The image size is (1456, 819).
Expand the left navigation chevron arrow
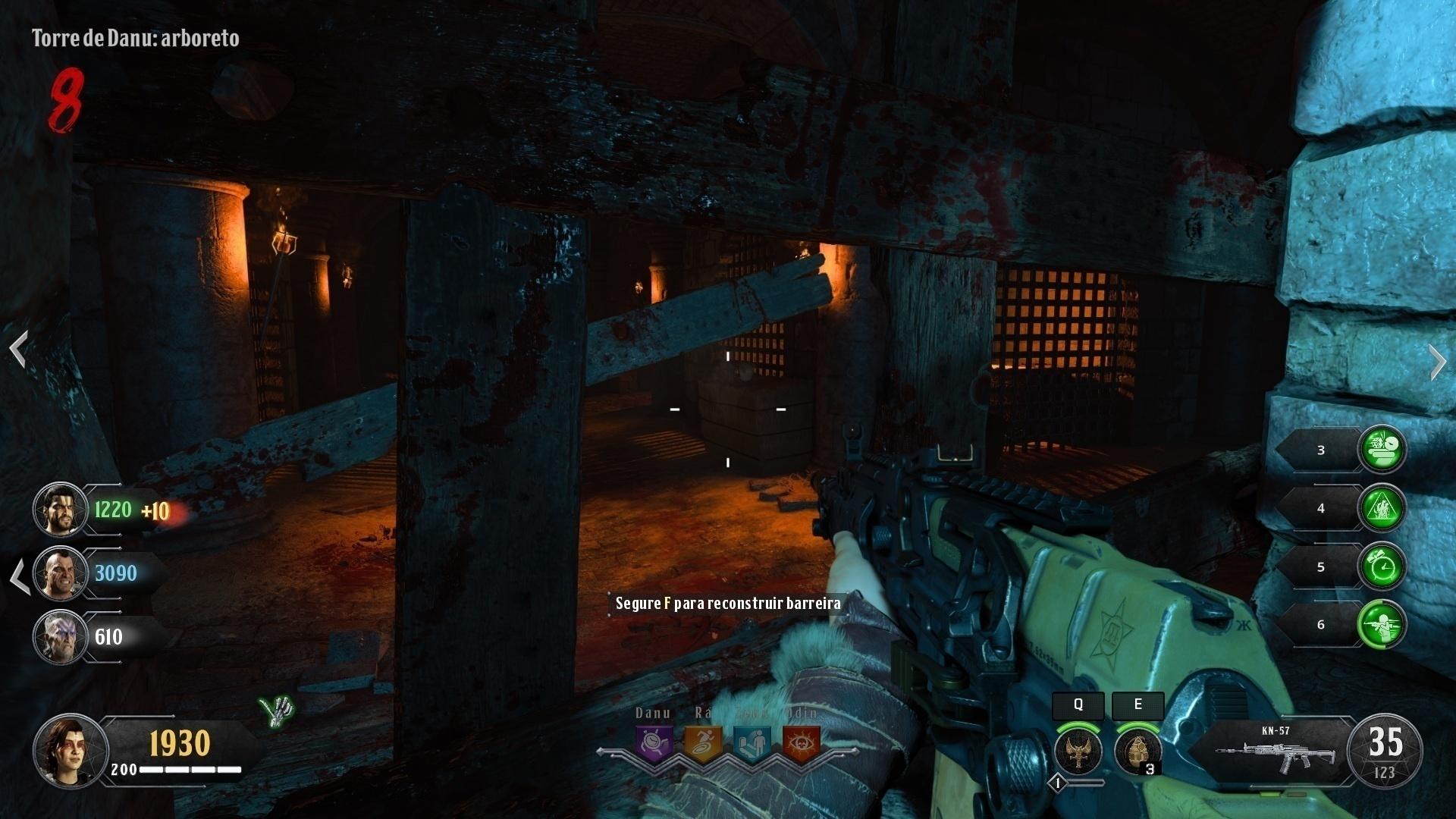(x=20, y=347)
